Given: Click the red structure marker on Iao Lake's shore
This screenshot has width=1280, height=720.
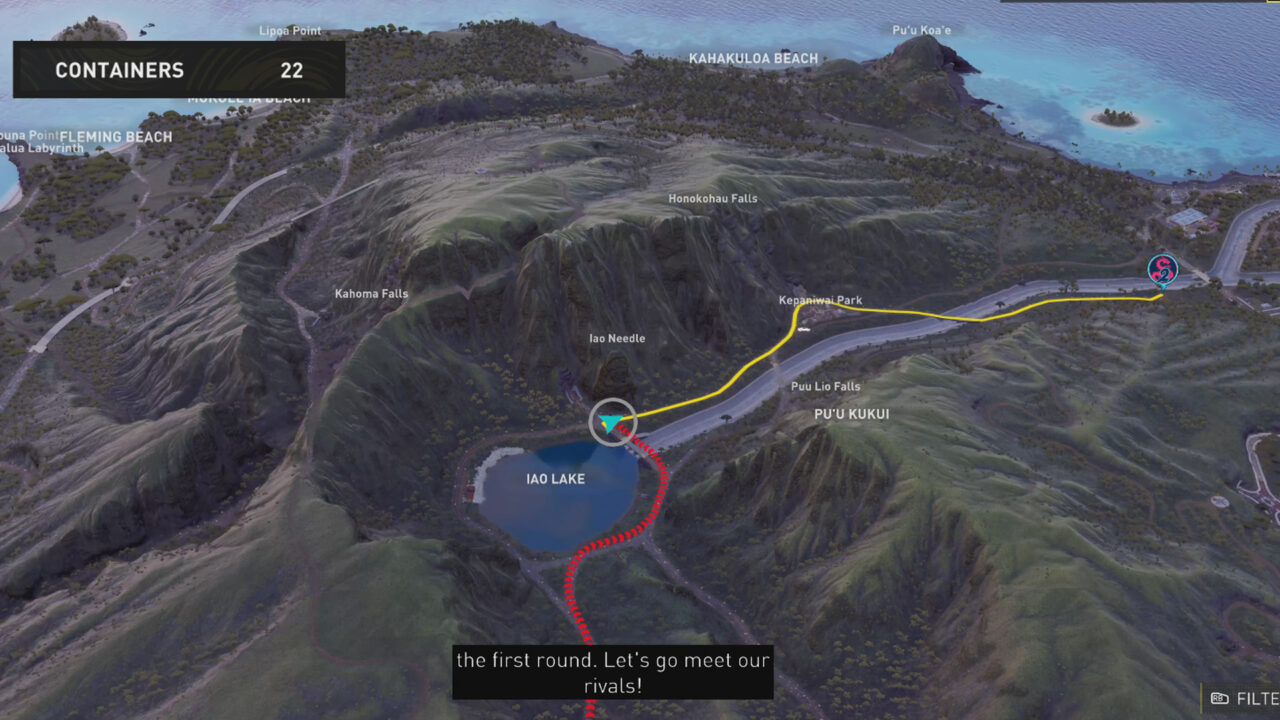Looking at the screenshot, I should coord(468,492).
